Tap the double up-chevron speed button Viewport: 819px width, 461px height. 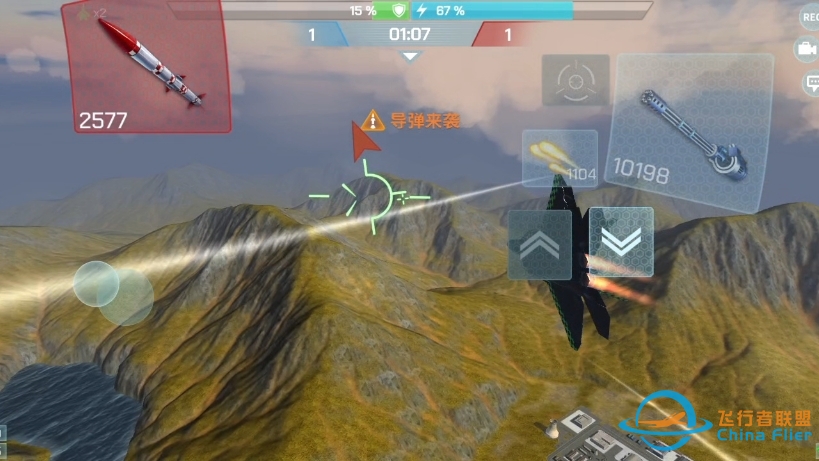click(x=540, y=244)
